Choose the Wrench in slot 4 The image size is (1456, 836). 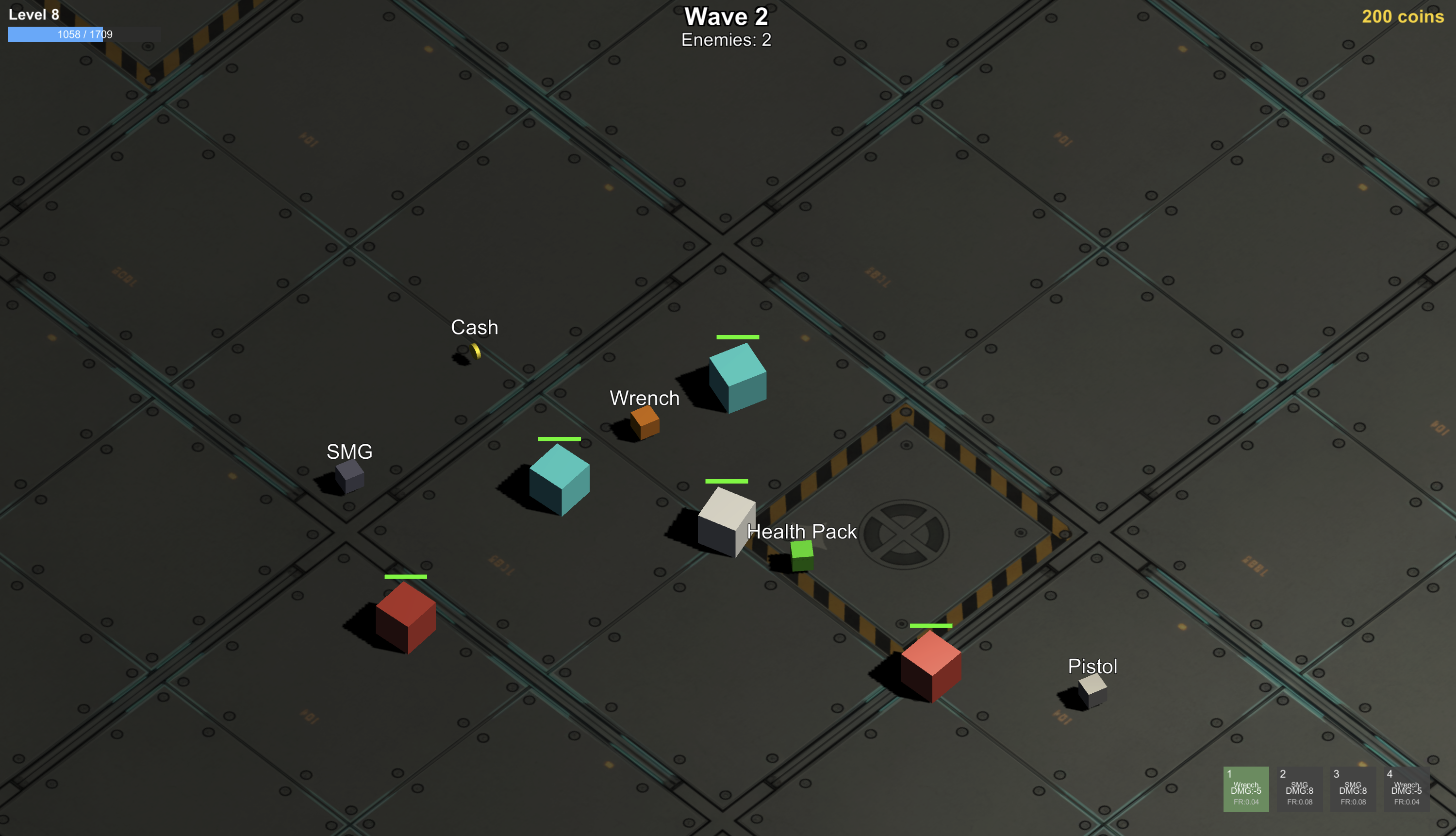click(x=1406, y=789)
